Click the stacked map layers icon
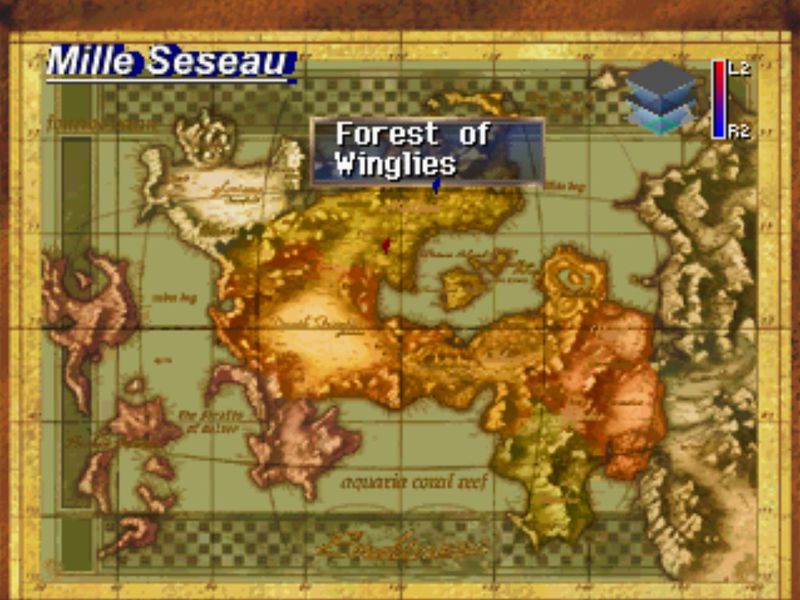Screen dimensions: 800x600 tap(660, 97)
